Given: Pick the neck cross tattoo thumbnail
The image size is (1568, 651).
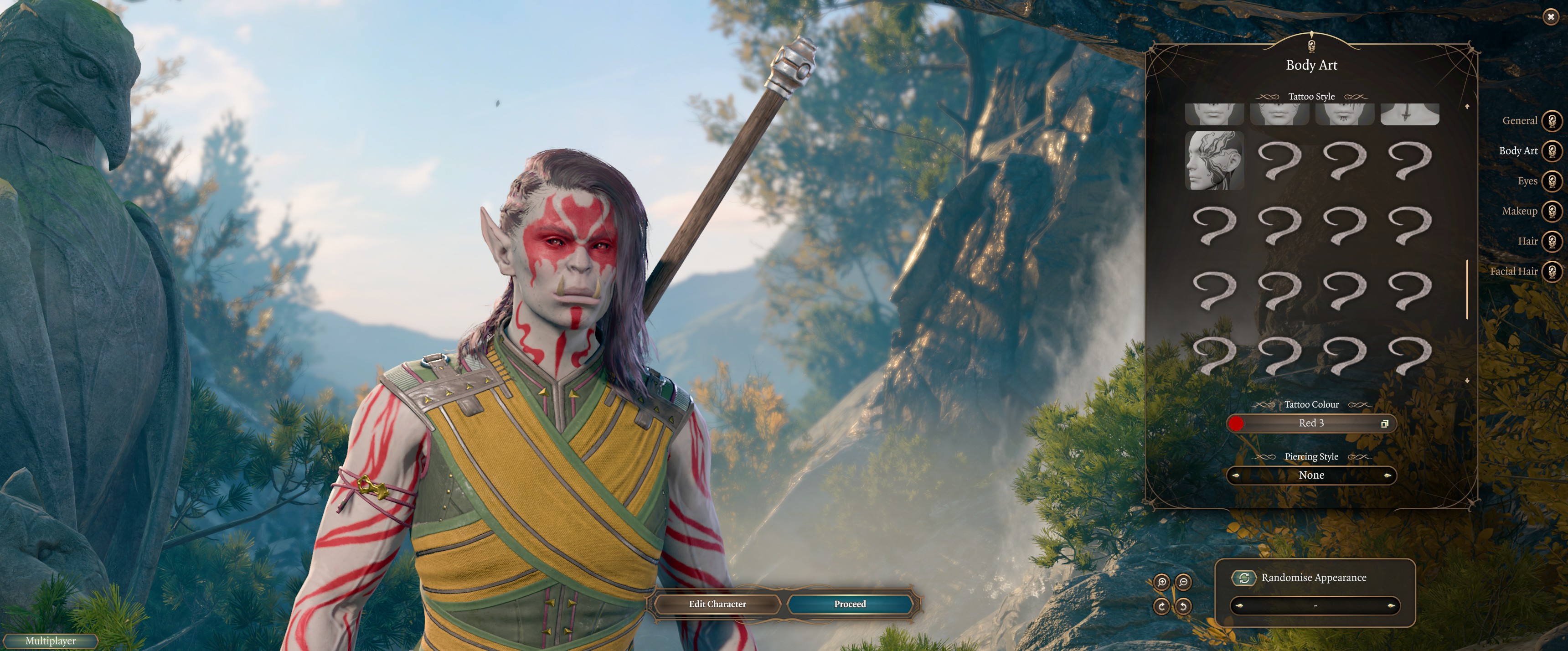Looking at the screenshot, I should point(1409,114).
